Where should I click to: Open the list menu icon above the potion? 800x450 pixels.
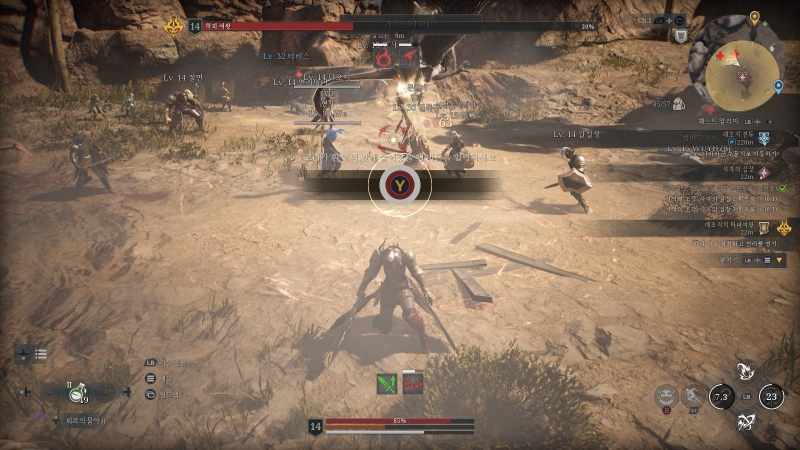pos(41,354)
